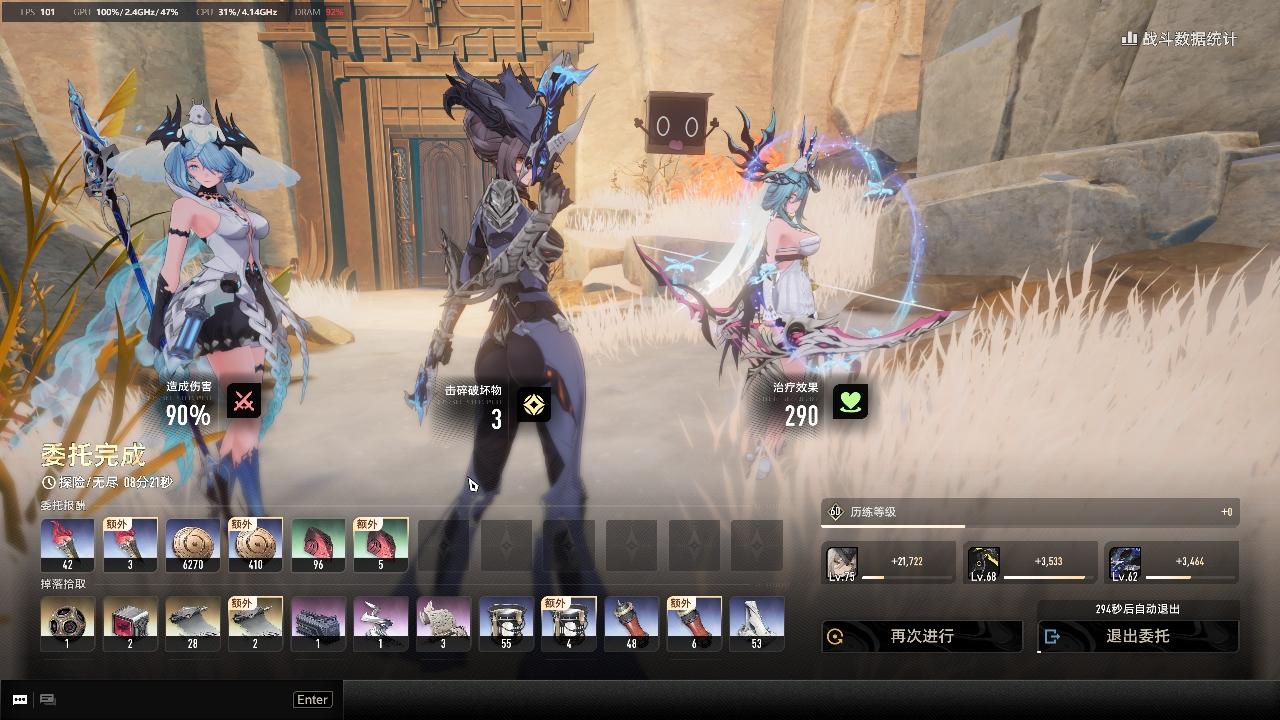This screenshot has width=1280, height=720.
Task: Open the chat via the speech bubble icon
Action: (20, 700)
